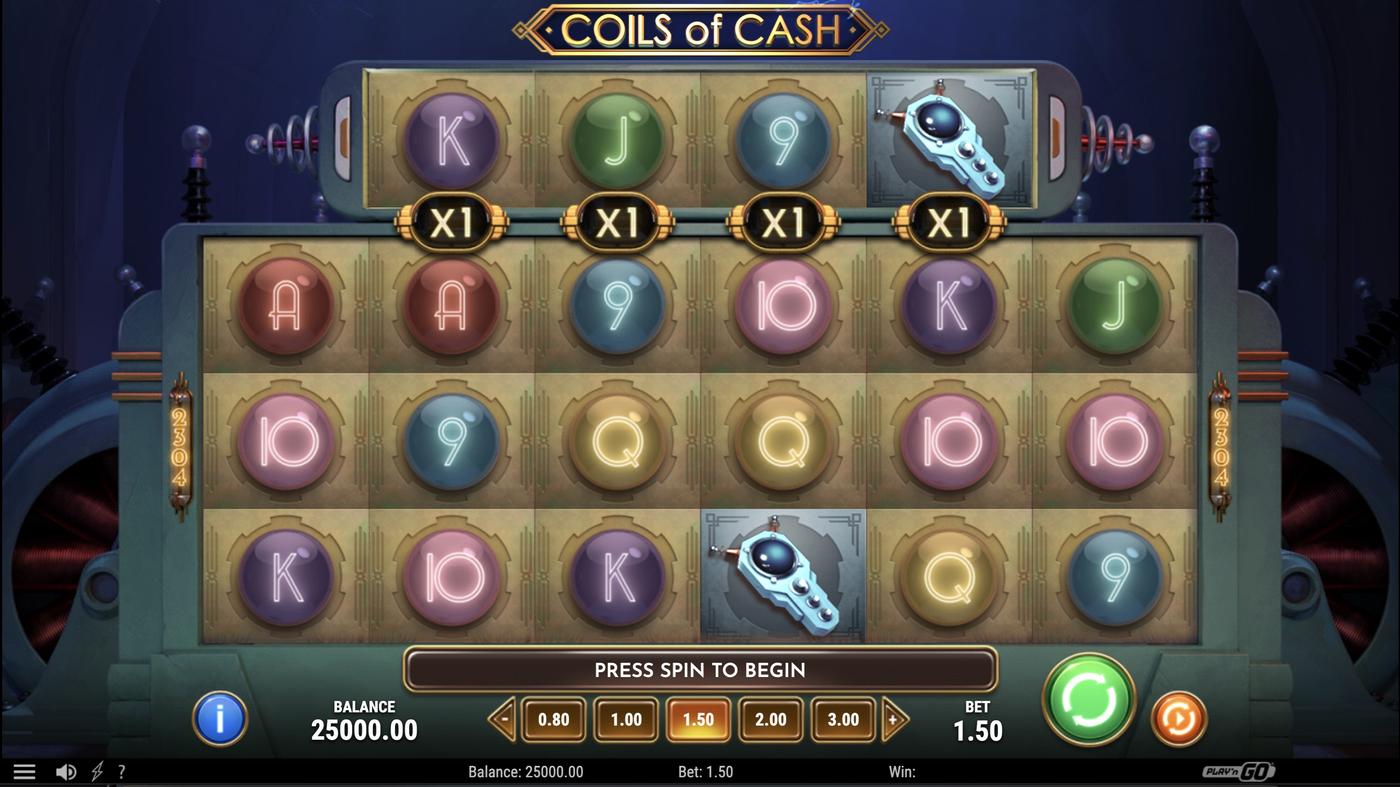Enable turbo spin with the lightning icon
The width and height of the screenshot is (1400, 787).
tap(94, 770)
